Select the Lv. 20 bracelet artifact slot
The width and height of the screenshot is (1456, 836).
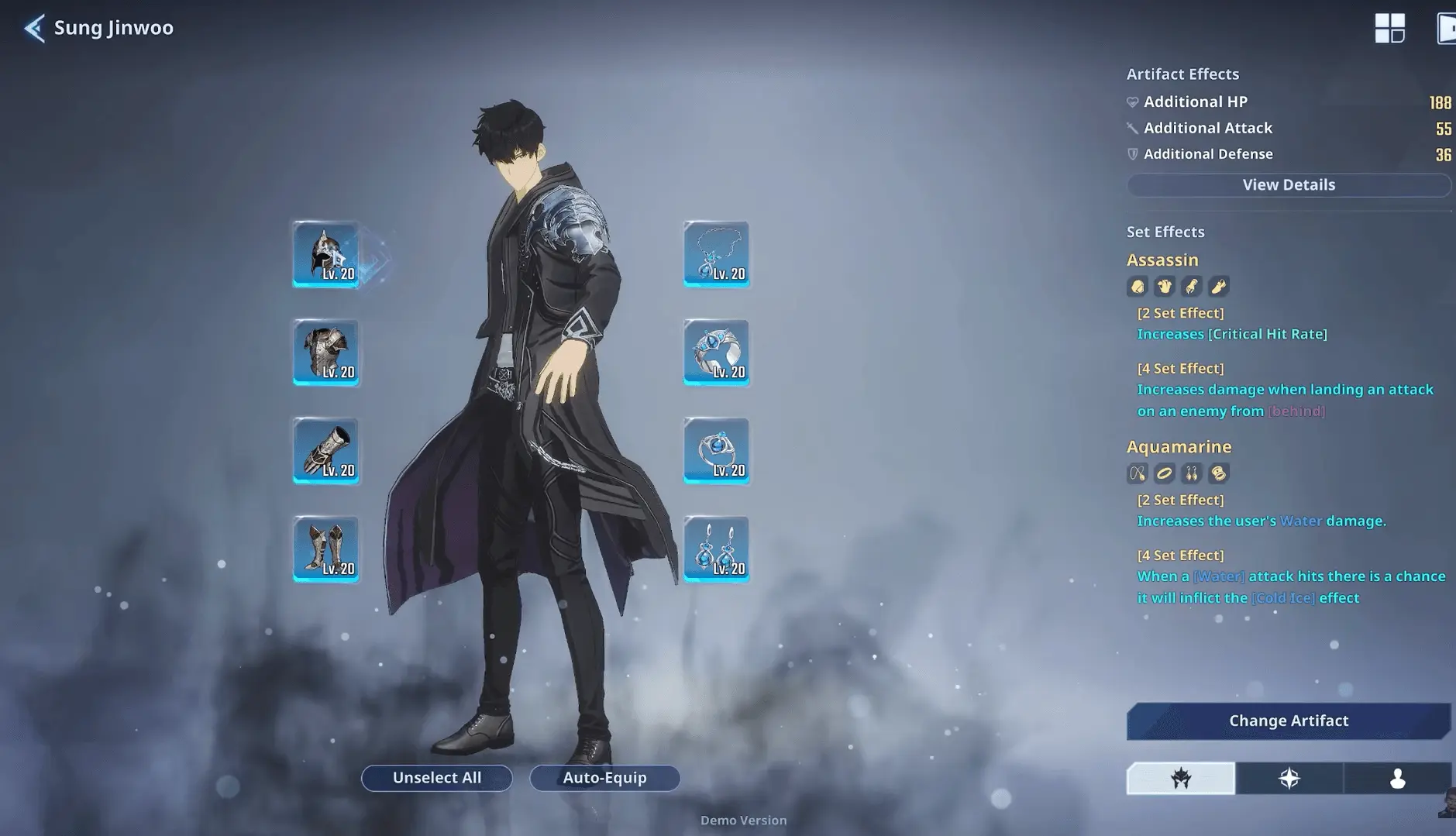tap(715, 354)
